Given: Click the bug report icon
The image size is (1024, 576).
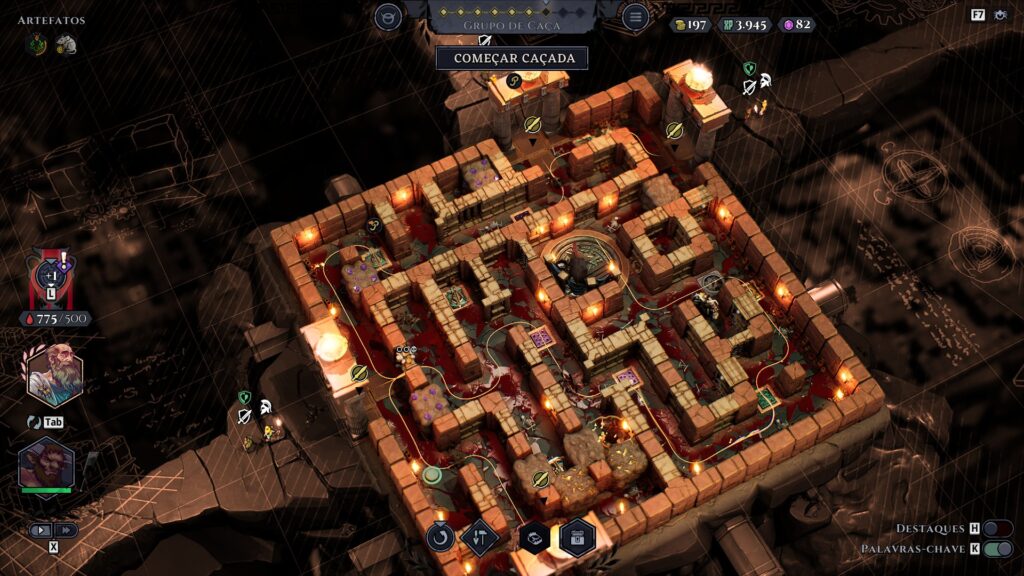Looking at the screenshot, I should [x=1000, y=15].
